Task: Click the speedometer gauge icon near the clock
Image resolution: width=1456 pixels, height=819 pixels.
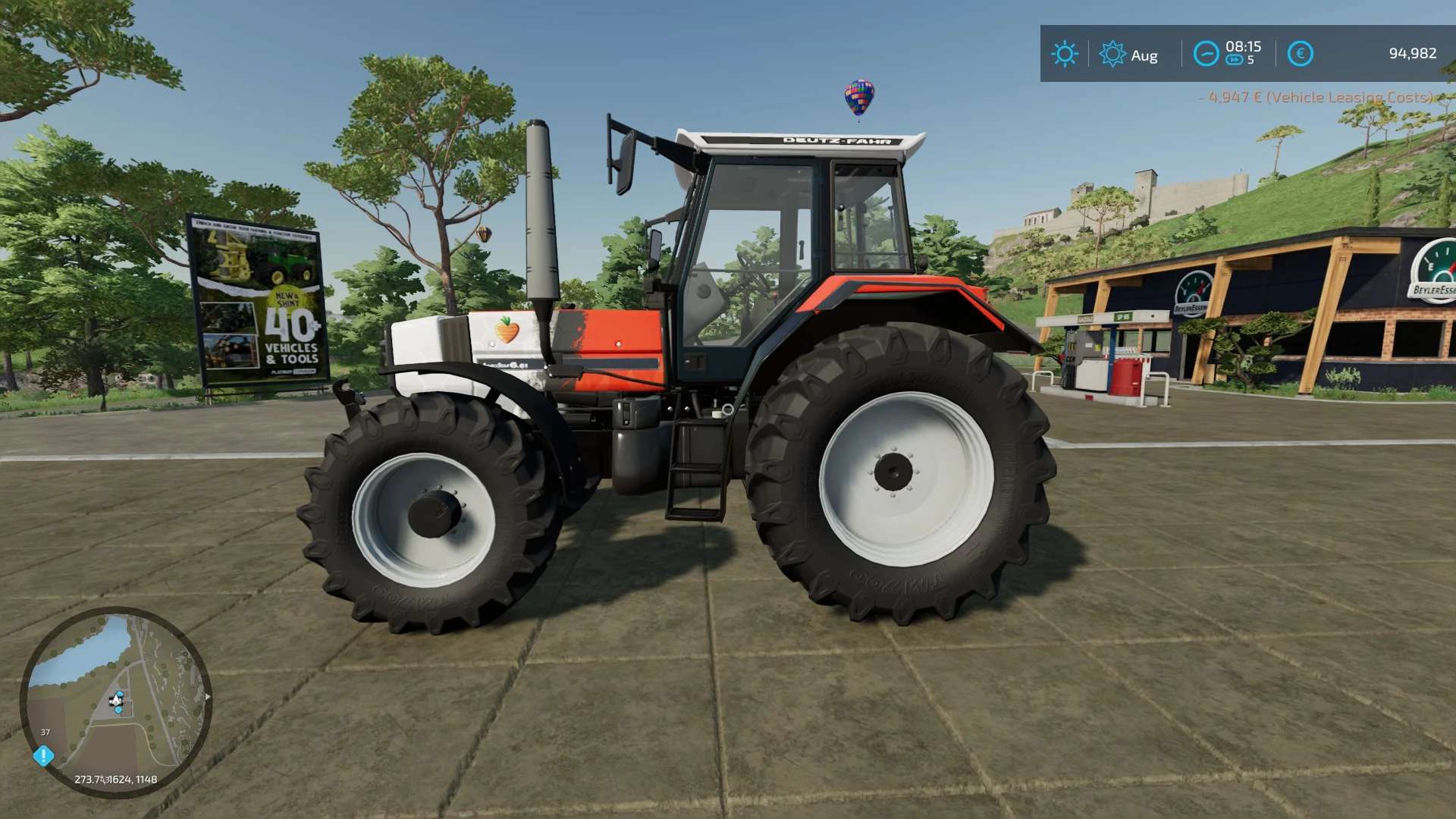Action: pos(1205,53)
